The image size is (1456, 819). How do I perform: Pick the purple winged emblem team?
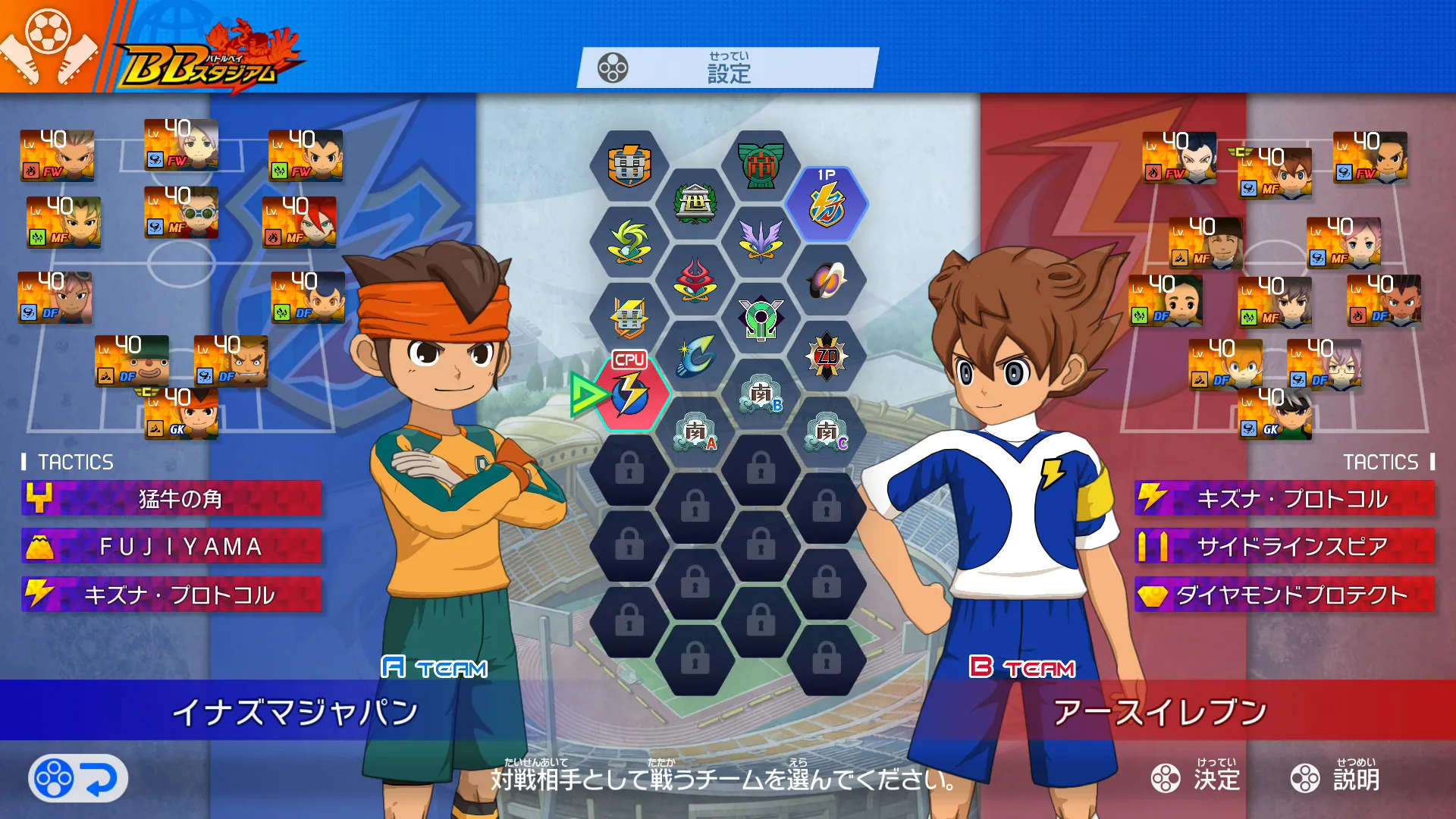(761, 241)
